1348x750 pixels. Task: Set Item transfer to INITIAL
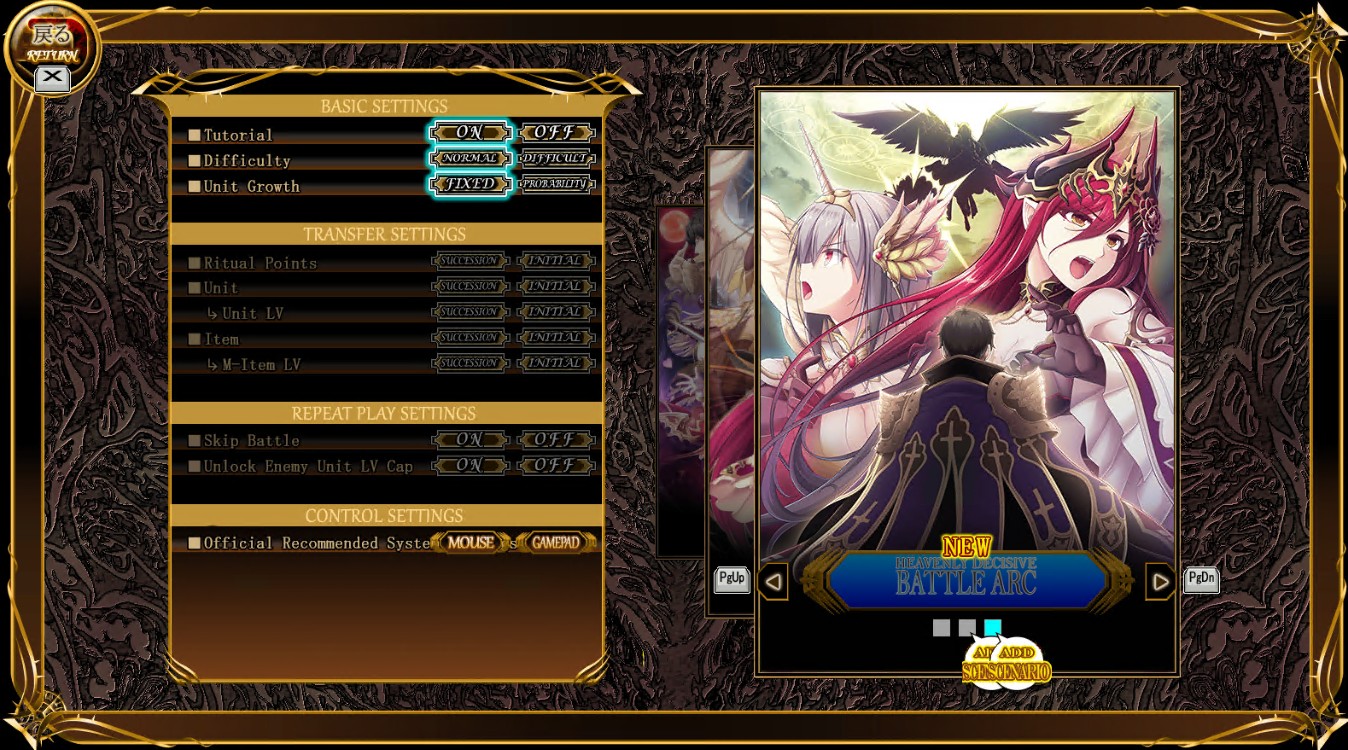tap(557, 337)
